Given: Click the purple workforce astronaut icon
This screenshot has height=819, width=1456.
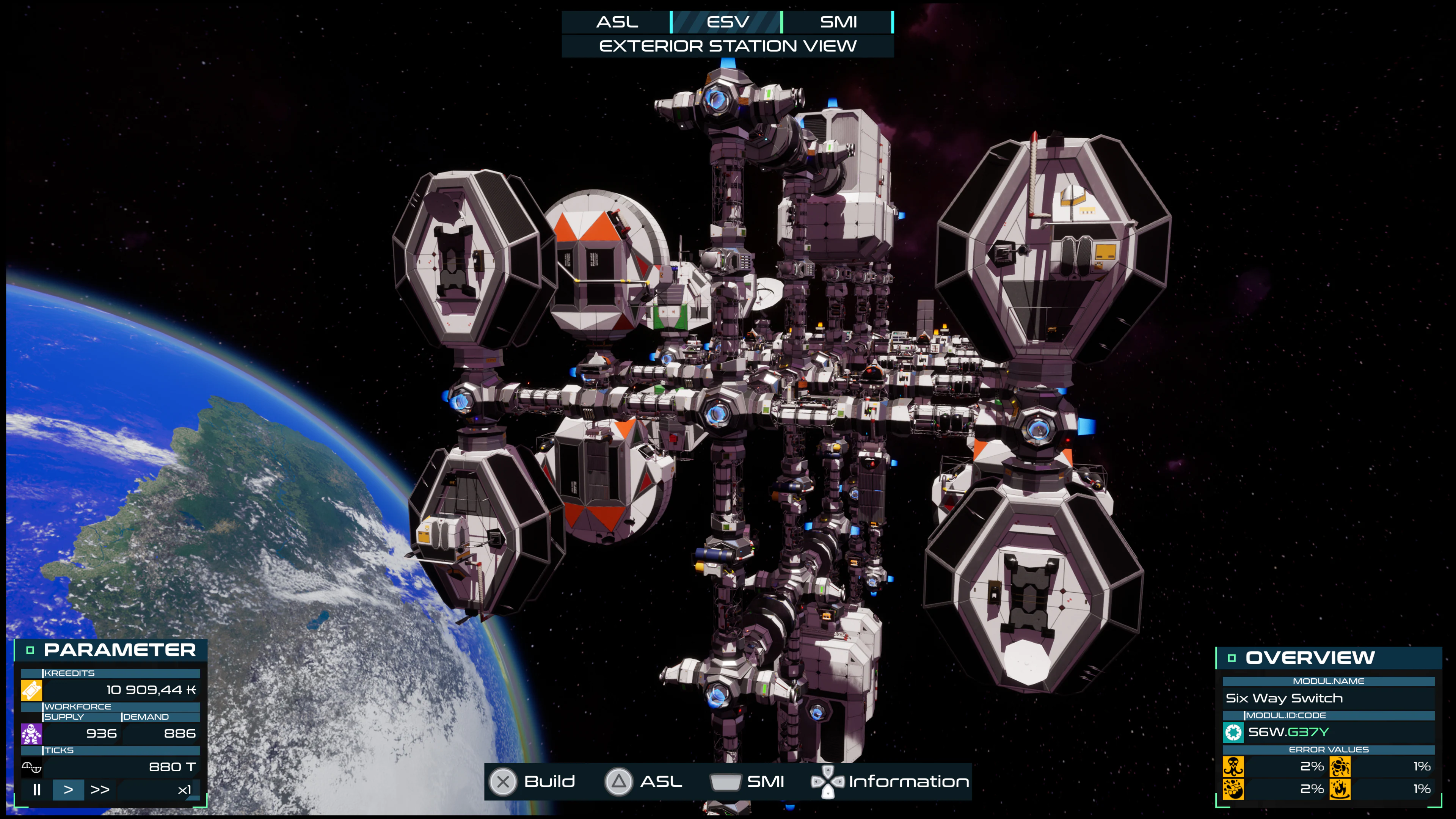Looking at the screenshot, I should pyautogui.click(x=31, y=734).
